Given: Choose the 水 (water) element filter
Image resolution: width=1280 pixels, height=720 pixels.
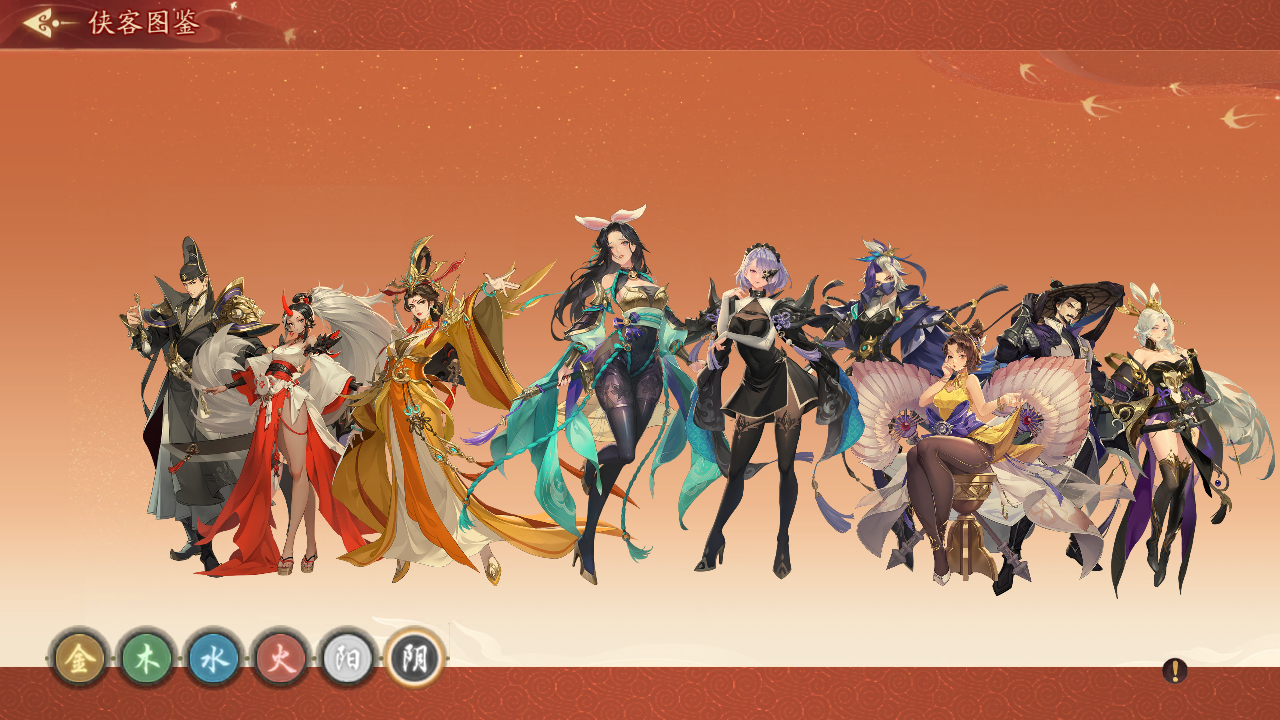Looking at the screenshot, I should pos(214,658).
